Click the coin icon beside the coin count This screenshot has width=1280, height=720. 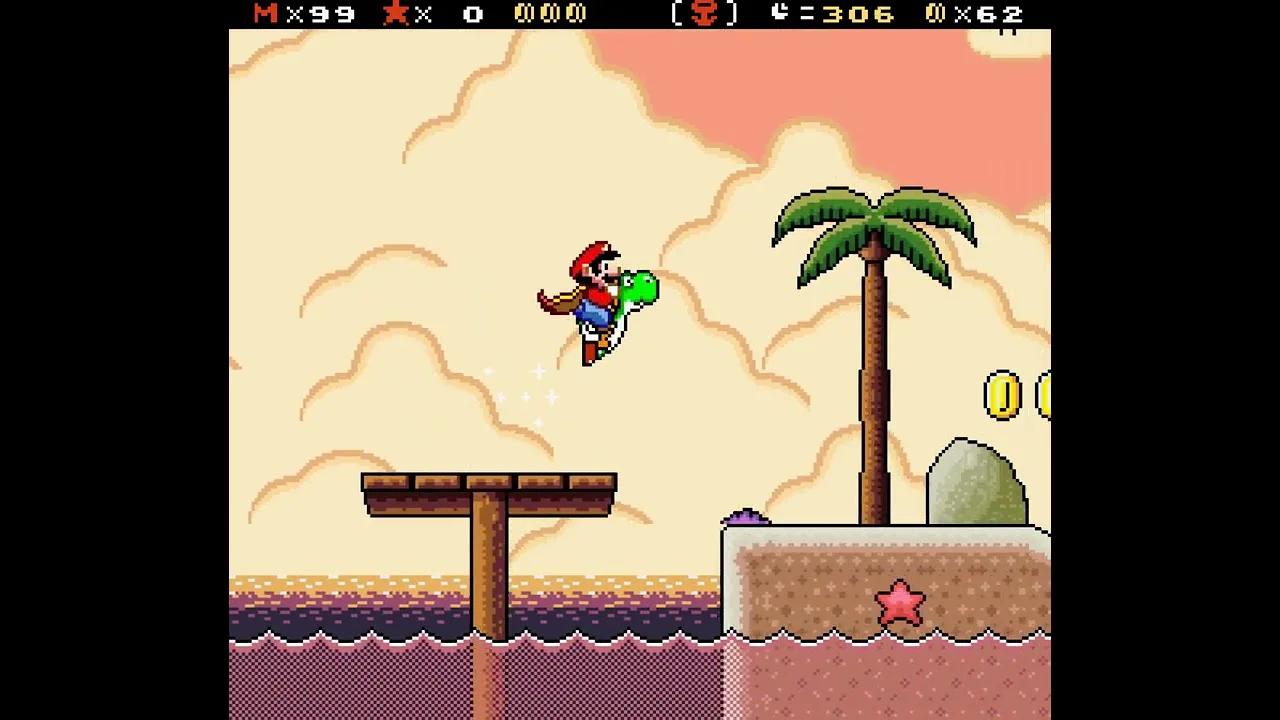point(936,14)
